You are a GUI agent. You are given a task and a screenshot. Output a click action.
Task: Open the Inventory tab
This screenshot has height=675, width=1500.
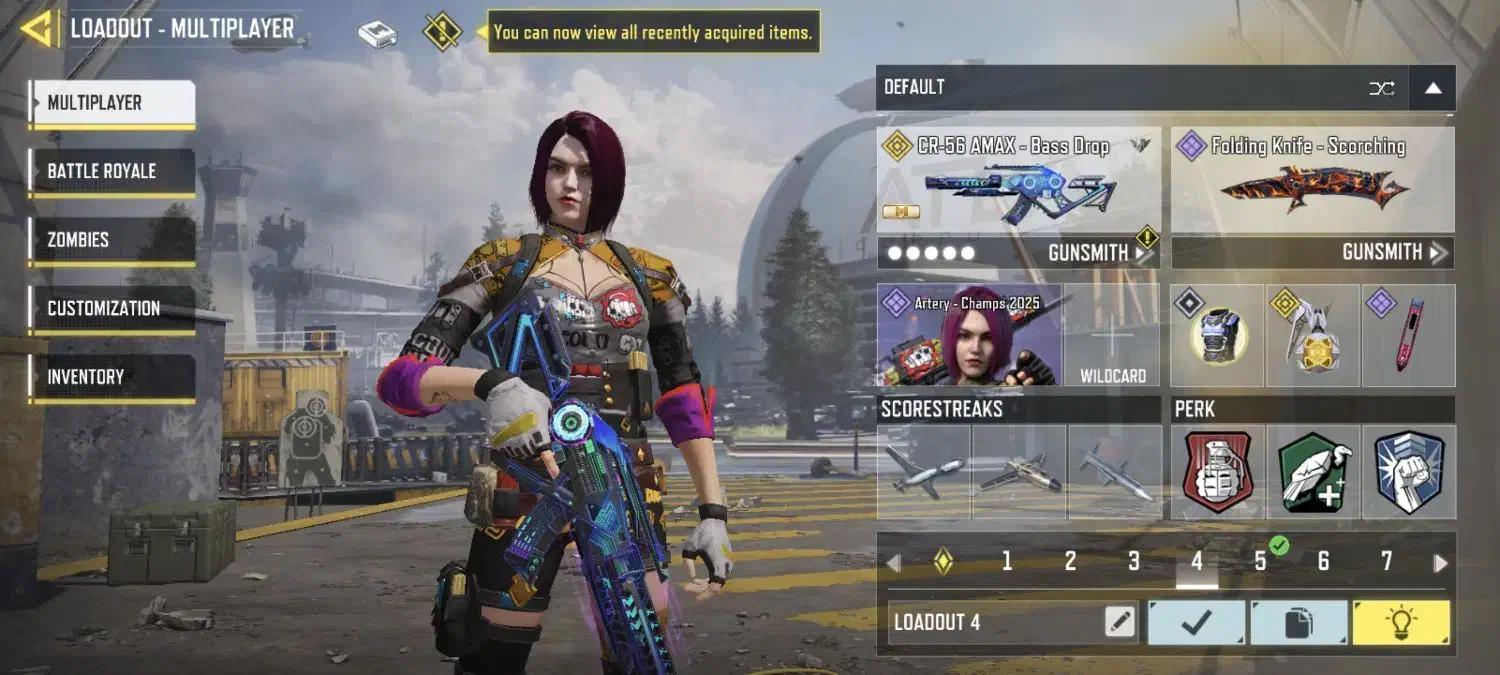[x=112, y=377]
